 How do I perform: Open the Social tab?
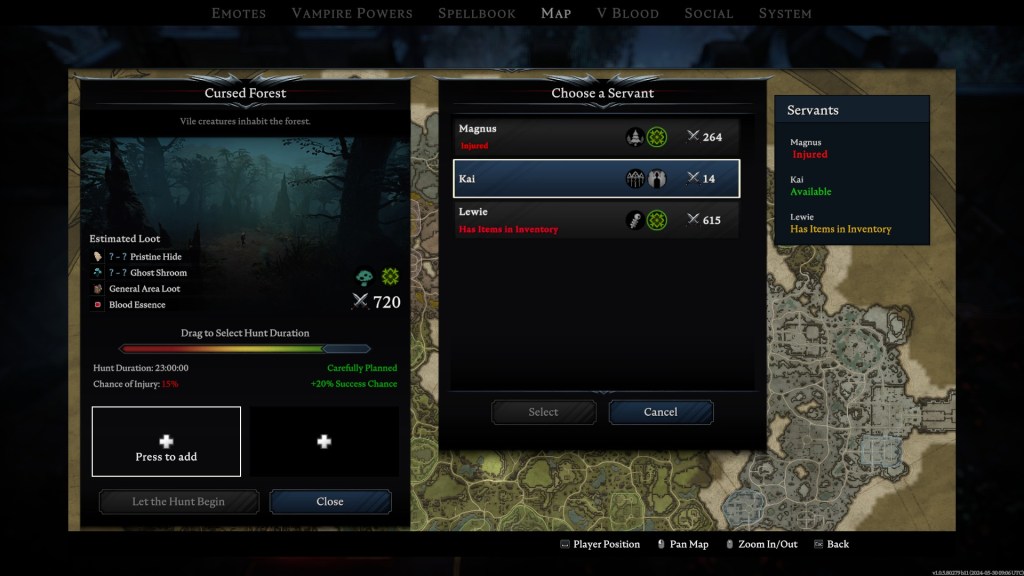pyautogui.click(x=709, y=13)
